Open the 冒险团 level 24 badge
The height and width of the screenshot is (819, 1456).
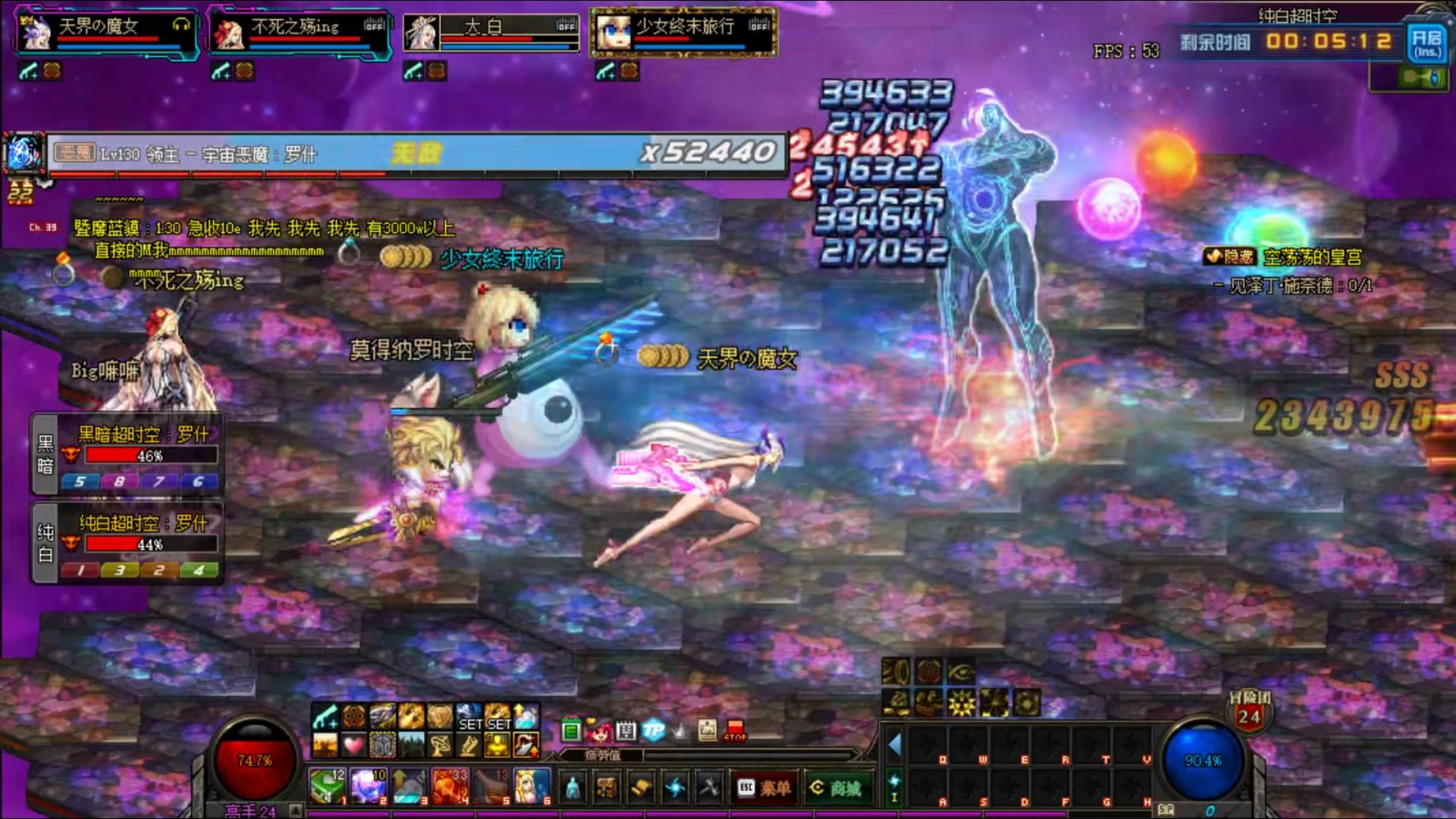click(1249, 713)
